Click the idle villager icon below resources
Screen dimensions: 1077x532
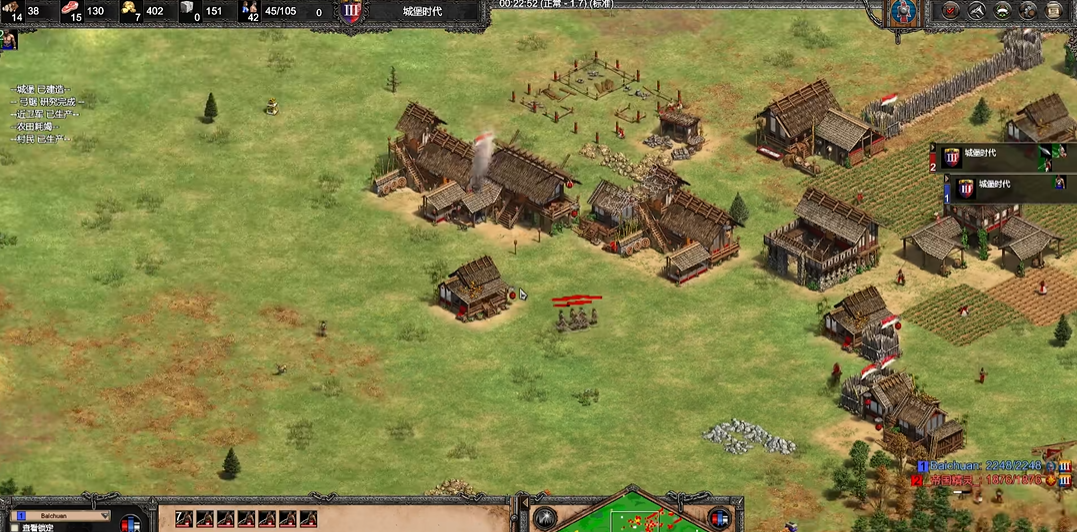pos(8,40)
